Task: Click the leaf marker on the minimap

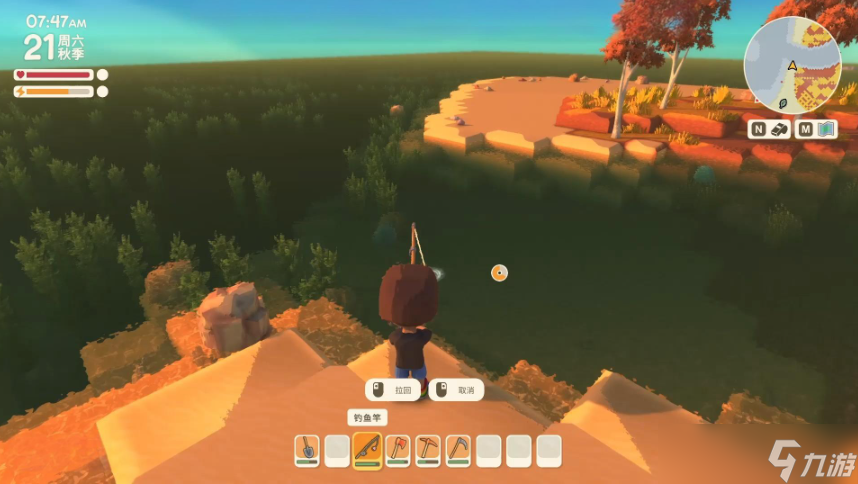Action: point(783,102)
